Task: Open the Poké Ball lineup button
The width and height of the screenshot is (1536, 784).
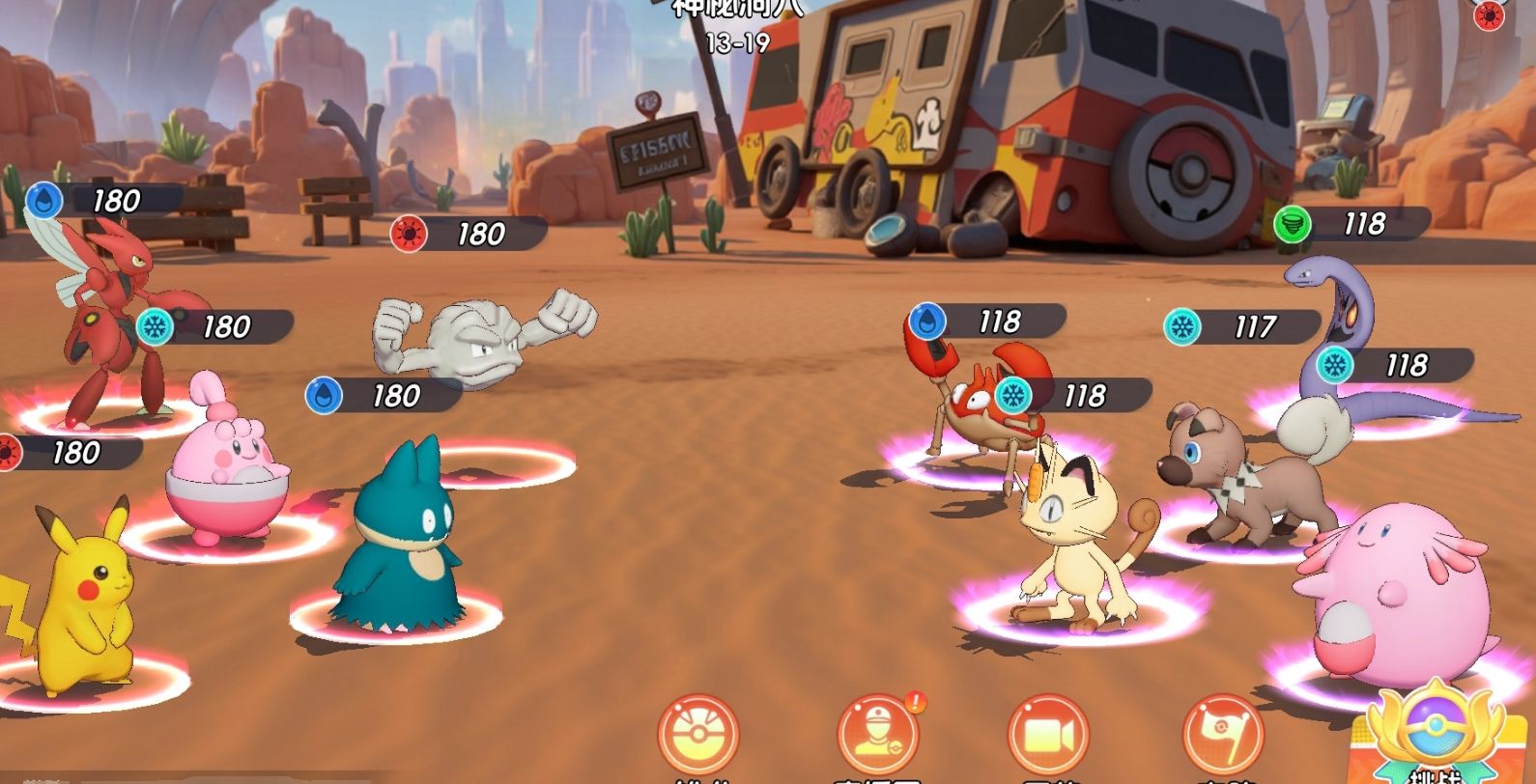Action: tap(697, 736)
